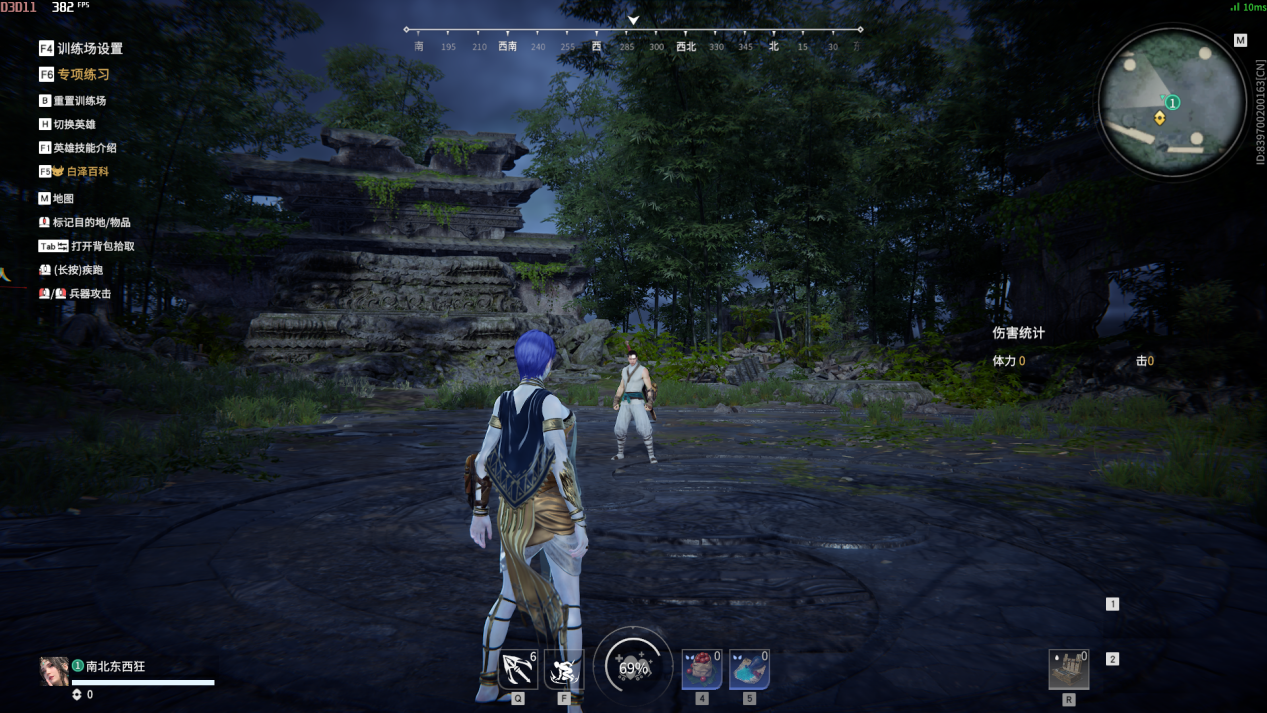Activate the crouching figure hero skill icon
The height and width of the screenshot is (713, 1267).
click(x=564, y=669)
